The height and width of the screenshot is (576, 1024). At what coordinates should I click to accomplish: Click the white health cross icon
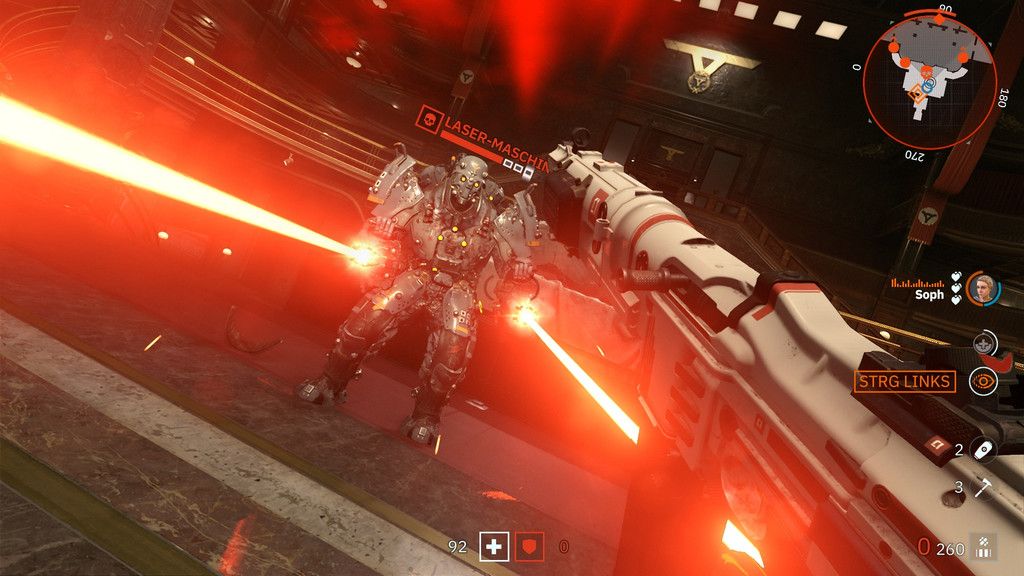click(494, 546)
